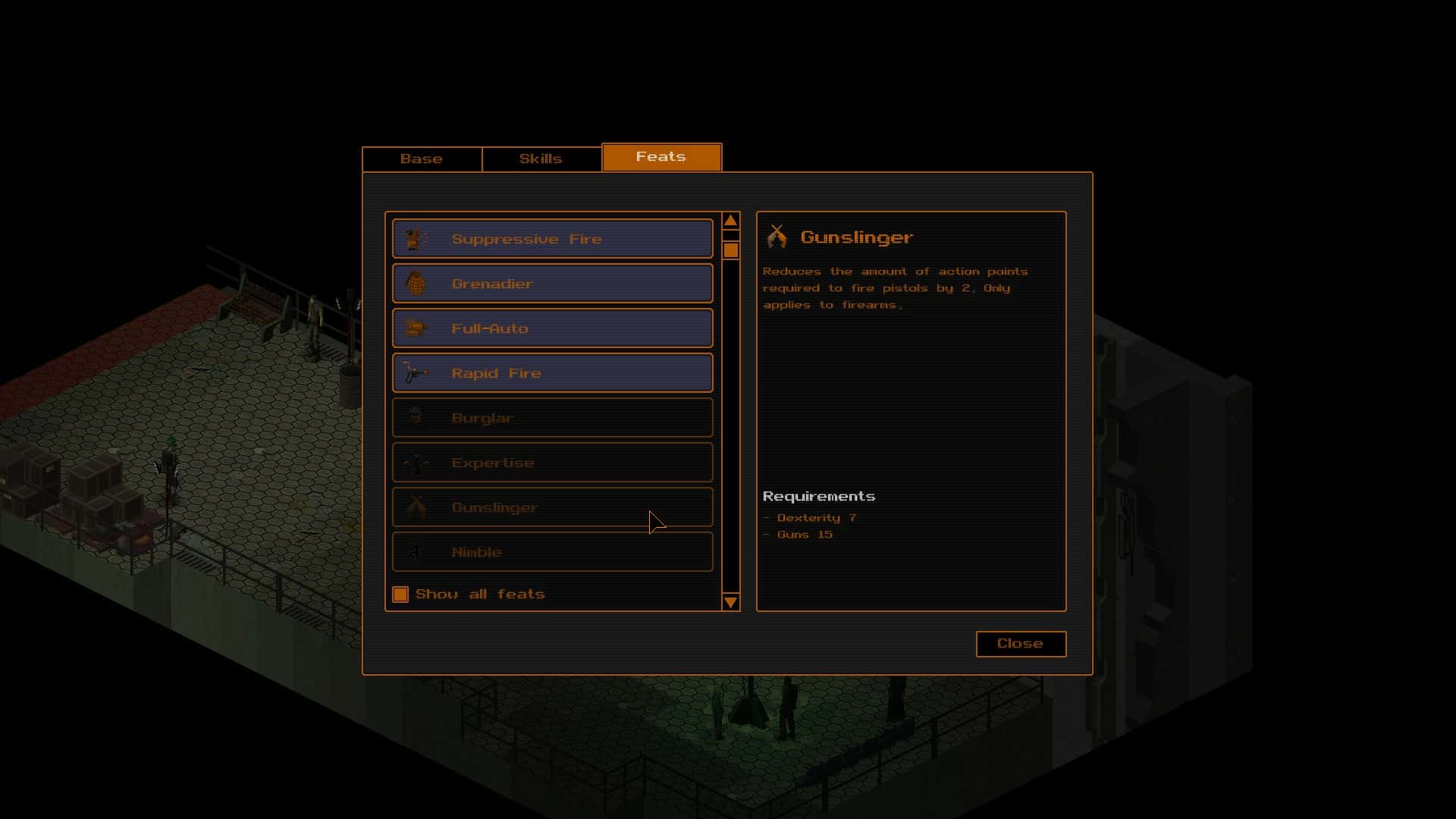Switch to the Base tab
Image resolution: width=1456 pixels, height=819 pixels.
pyautogui.click(x=422, y=158)
